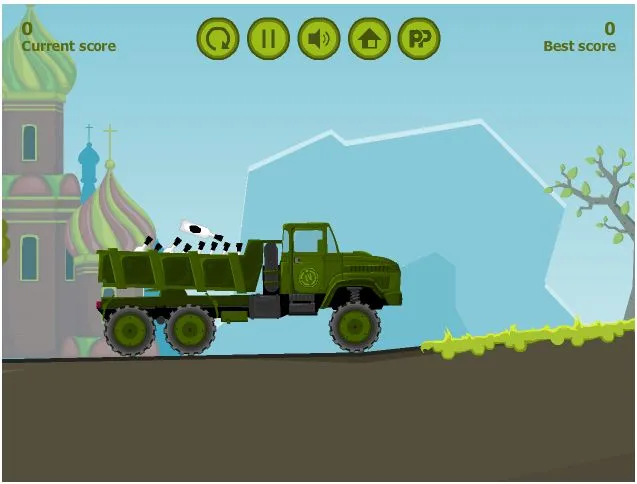
Task: Return to the home menu
Action: click(x=369, y=39)
